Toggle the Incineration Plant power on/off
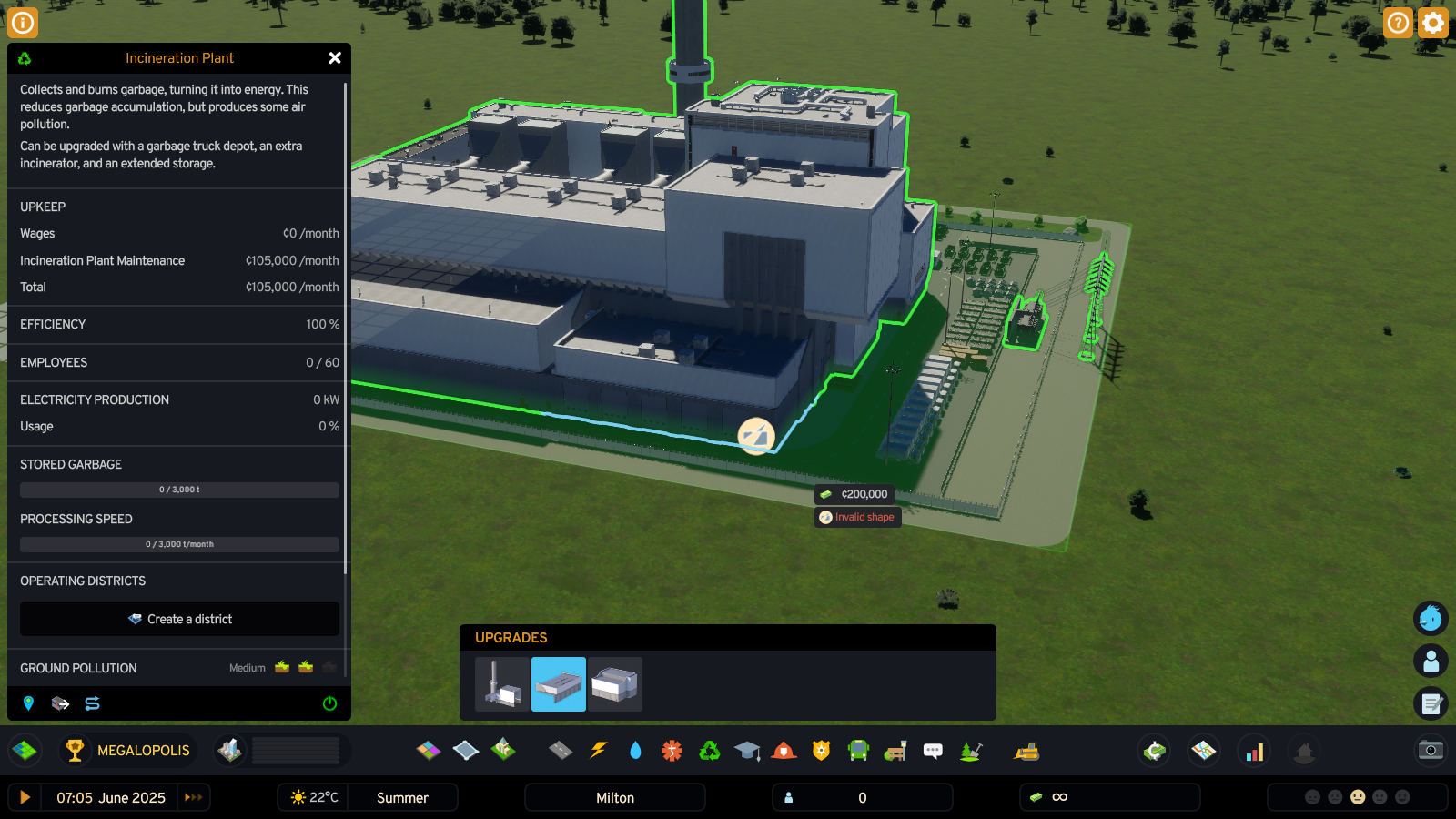1456x819 pixels. [x=329, y=703]
